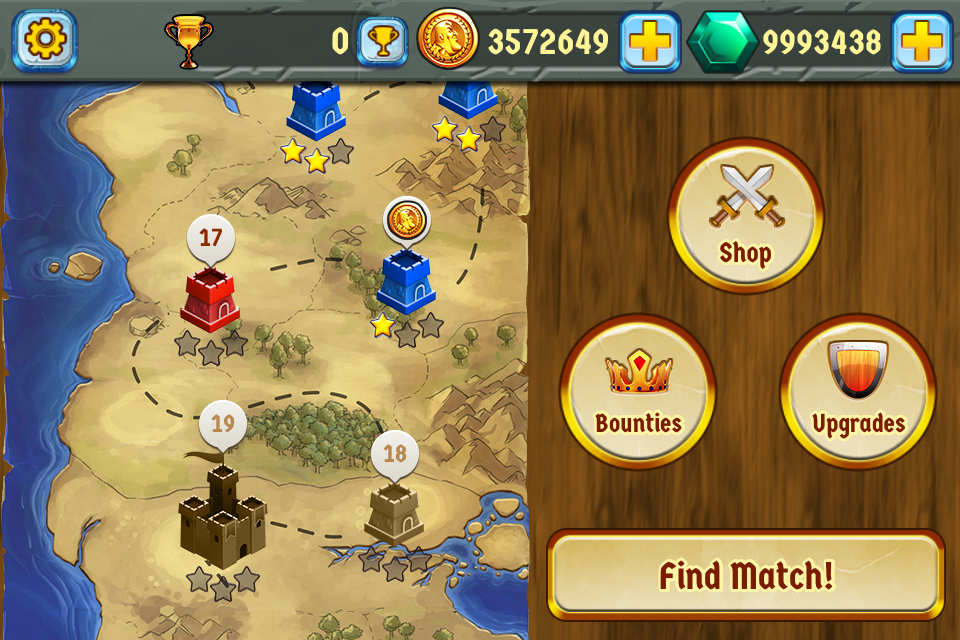Select the blue tower with coin marker

tap(406, 280)
